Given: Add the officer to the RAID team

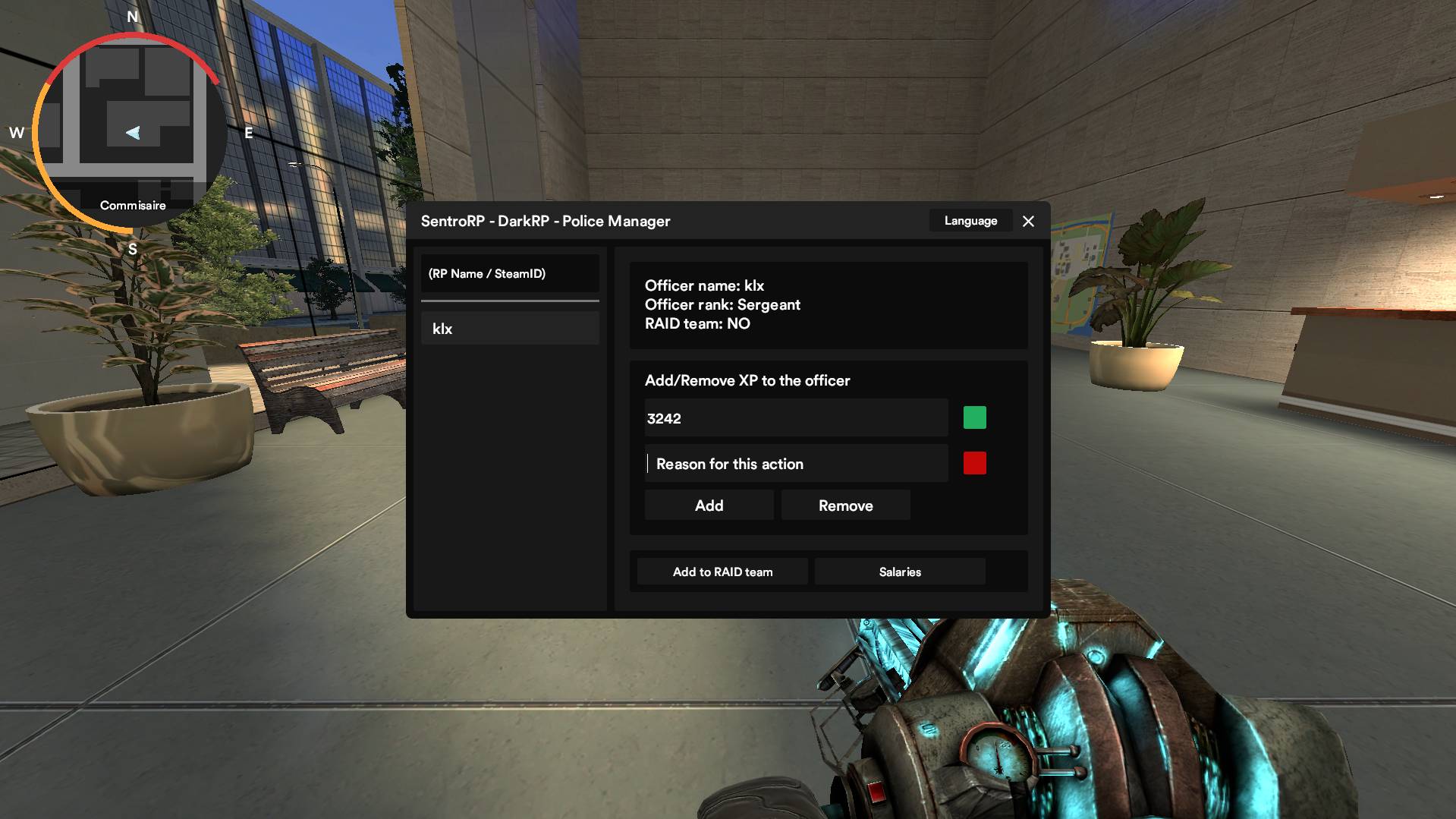Looking at the screenshot, I should point(722,572).
